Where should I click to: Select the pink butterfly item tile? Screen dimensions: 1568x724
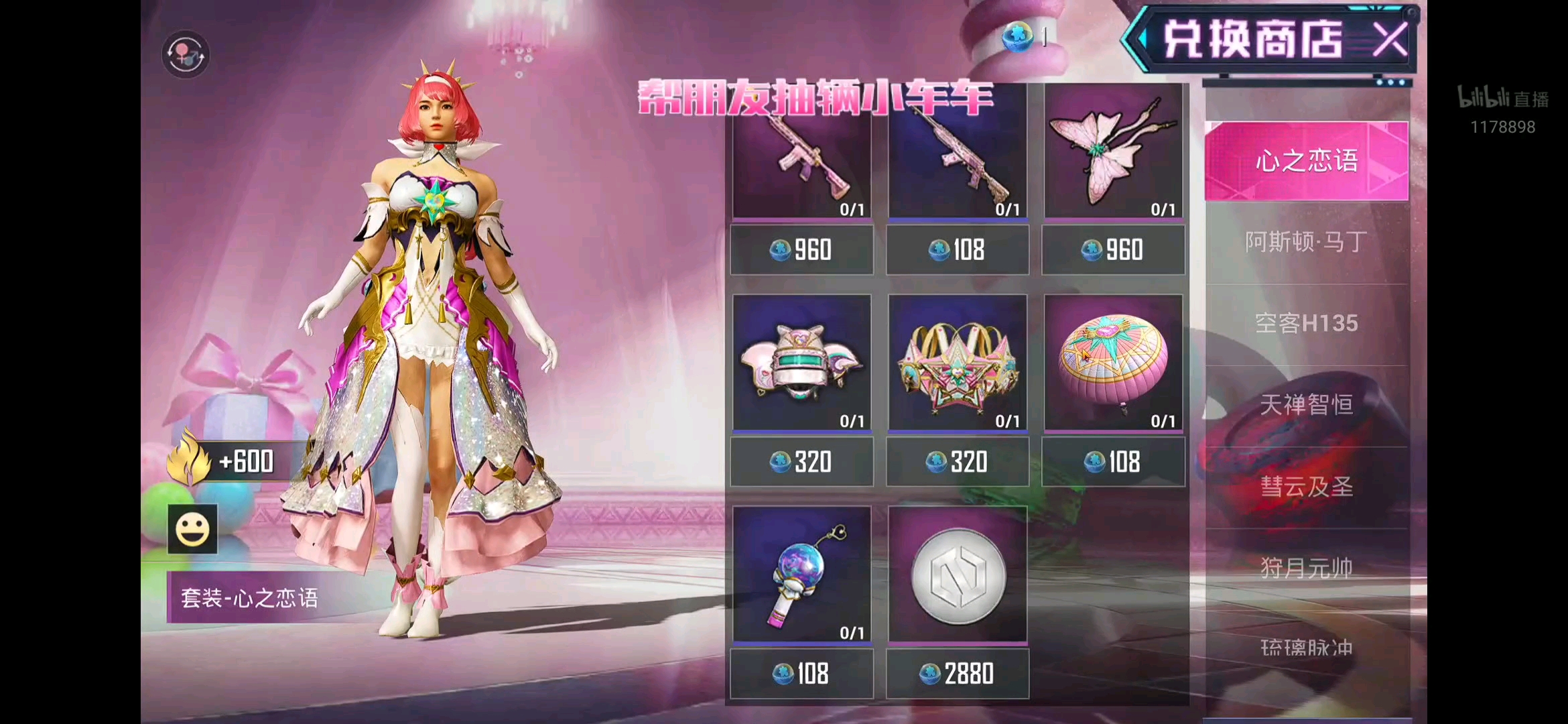[1113, 153]
